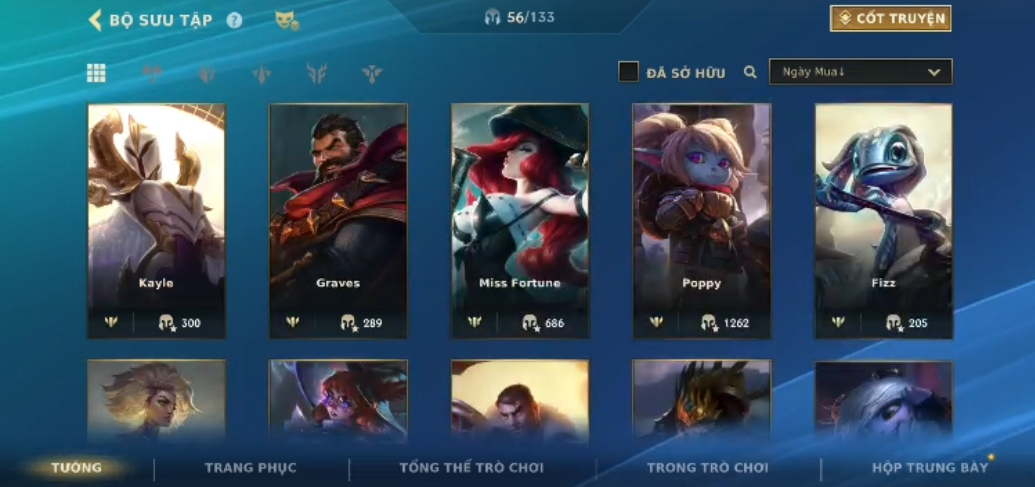
Task: Go to the Hộp Trưng Bày tab
Action: [x=930, y=468]
